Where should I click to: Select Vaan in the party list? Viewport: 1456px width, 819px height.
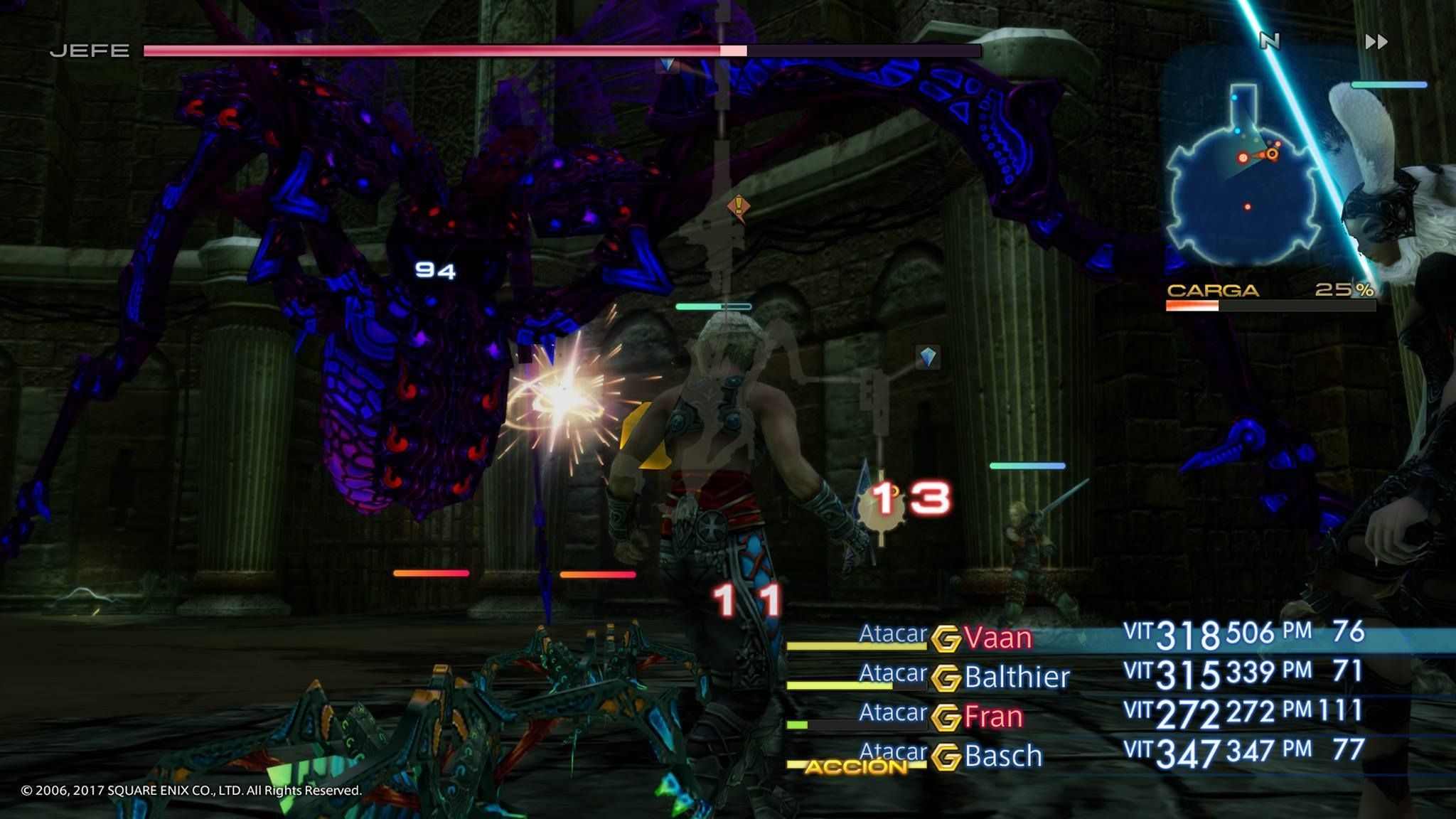(997, 638)
